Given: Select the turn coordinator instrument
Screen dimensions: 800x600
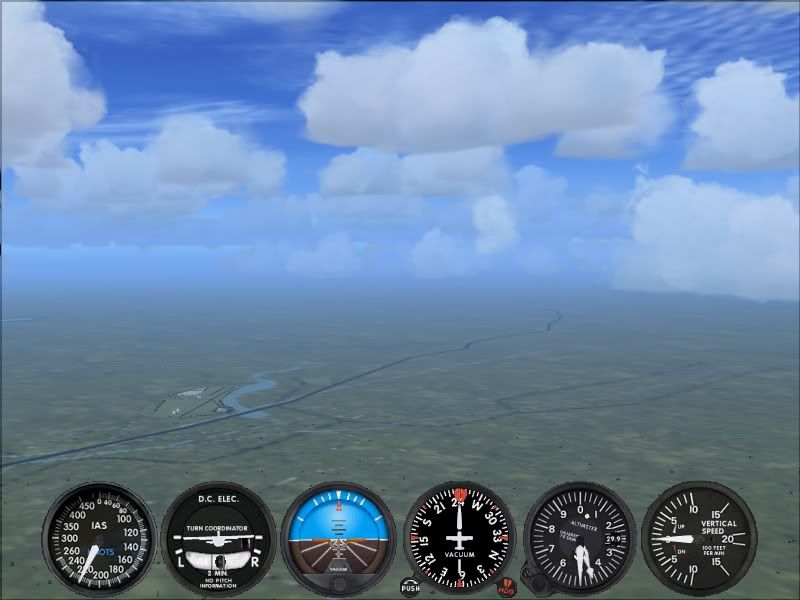Looking at the screenshot, I should pyautogui.click(x=218, y=540).
